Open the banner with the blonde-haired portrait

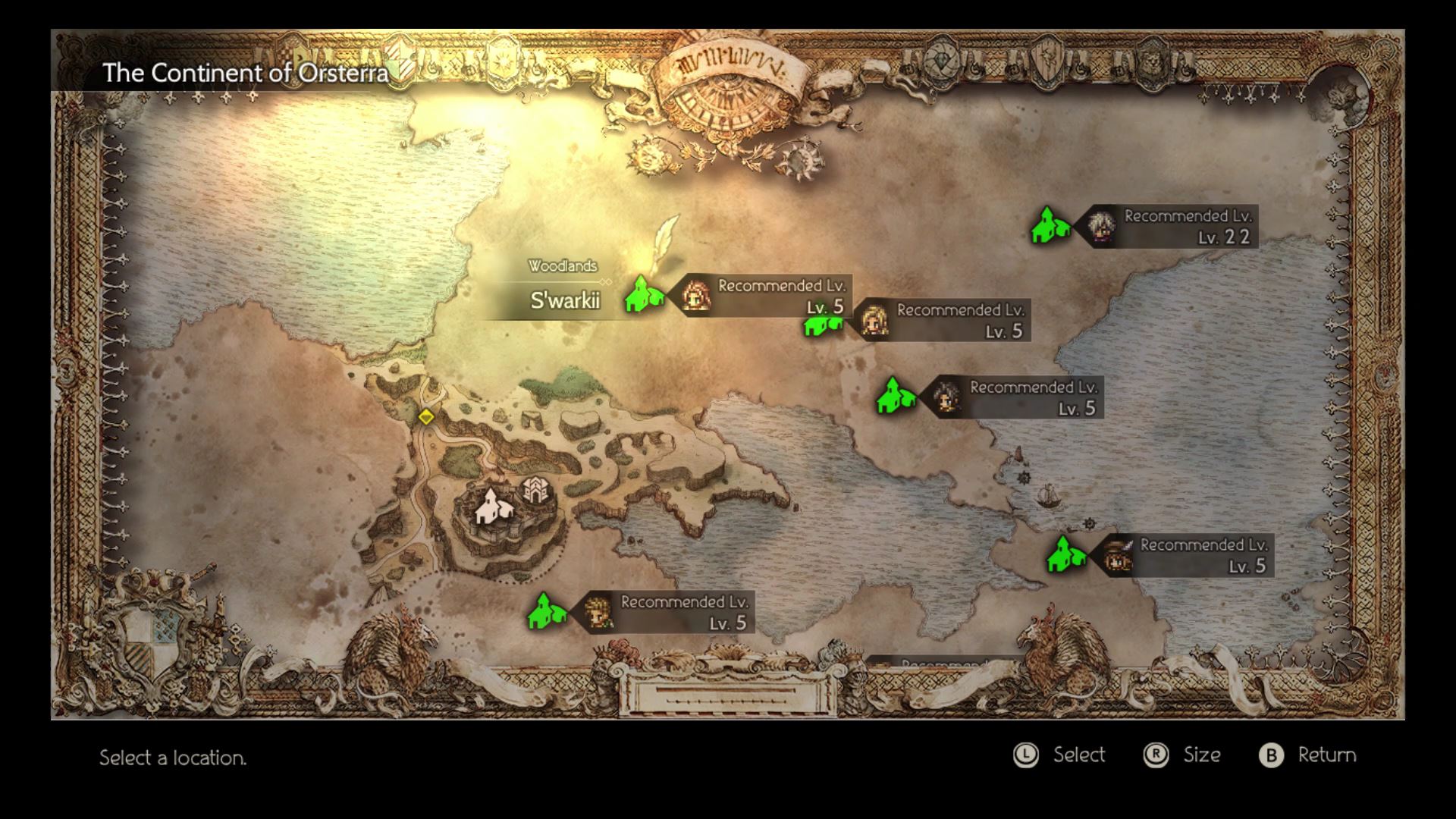944,320
